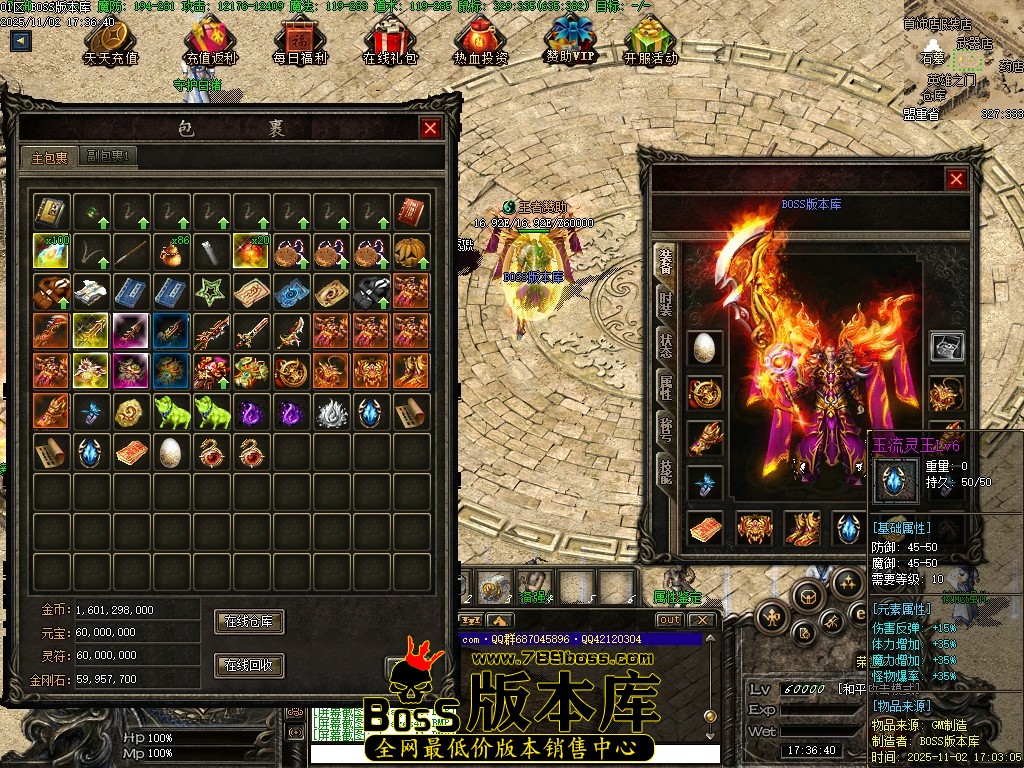Open the 每日福利 daily welfare icon
1024x768 pixels.
(x=300, y=42)
